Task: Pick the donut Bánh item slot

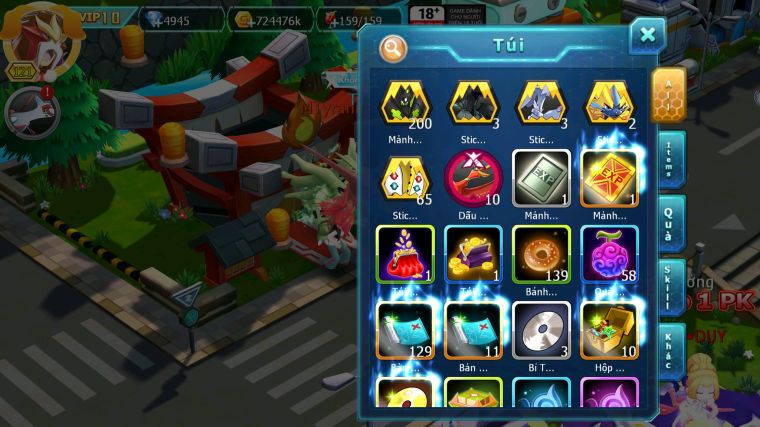Action: pos(541,254)
